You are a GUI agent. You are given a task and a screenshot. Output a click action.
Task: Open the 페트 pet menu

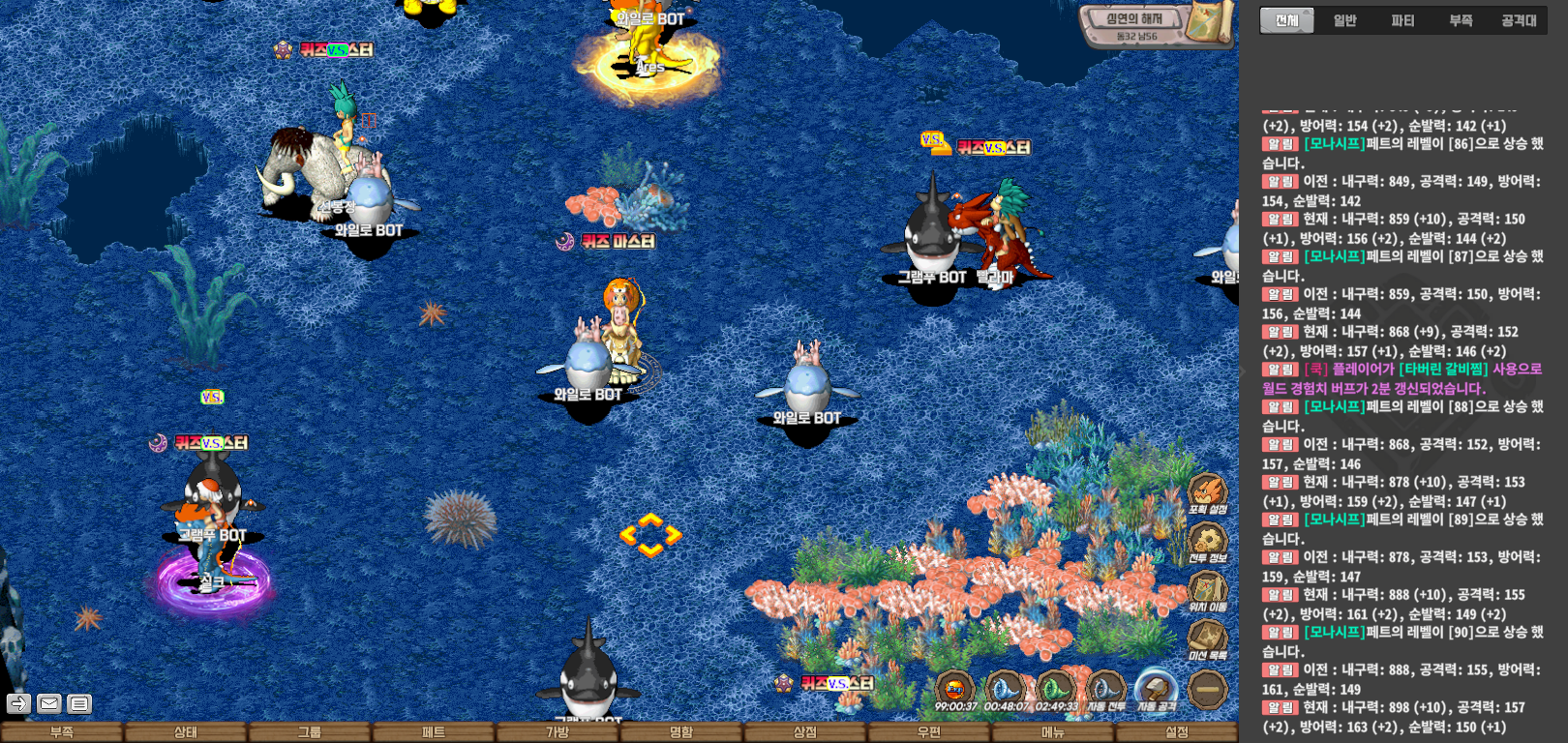pos(434,732)
